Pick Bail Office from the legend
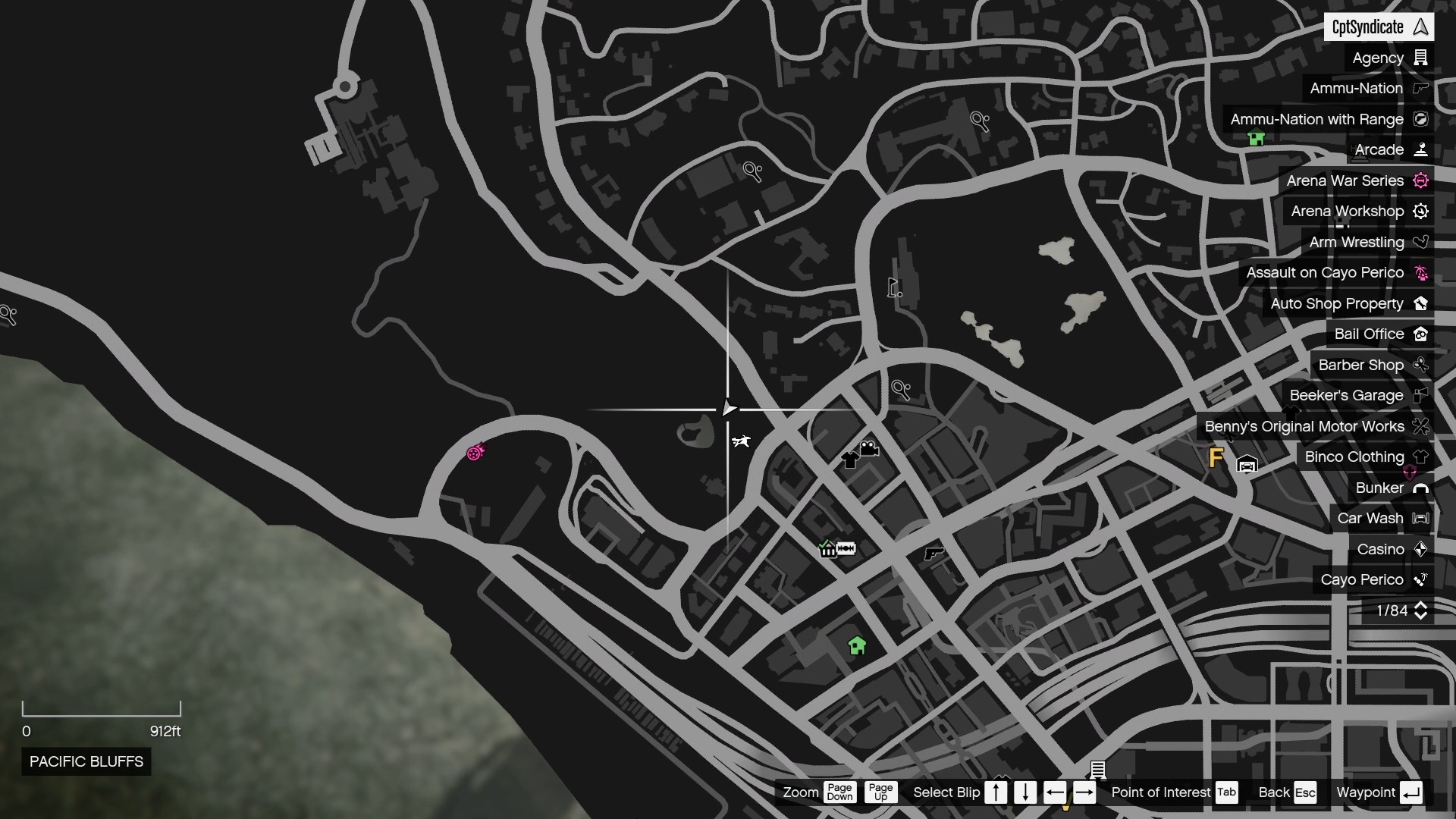This screenshot has height=819, width=1456. coord(1380,334)
